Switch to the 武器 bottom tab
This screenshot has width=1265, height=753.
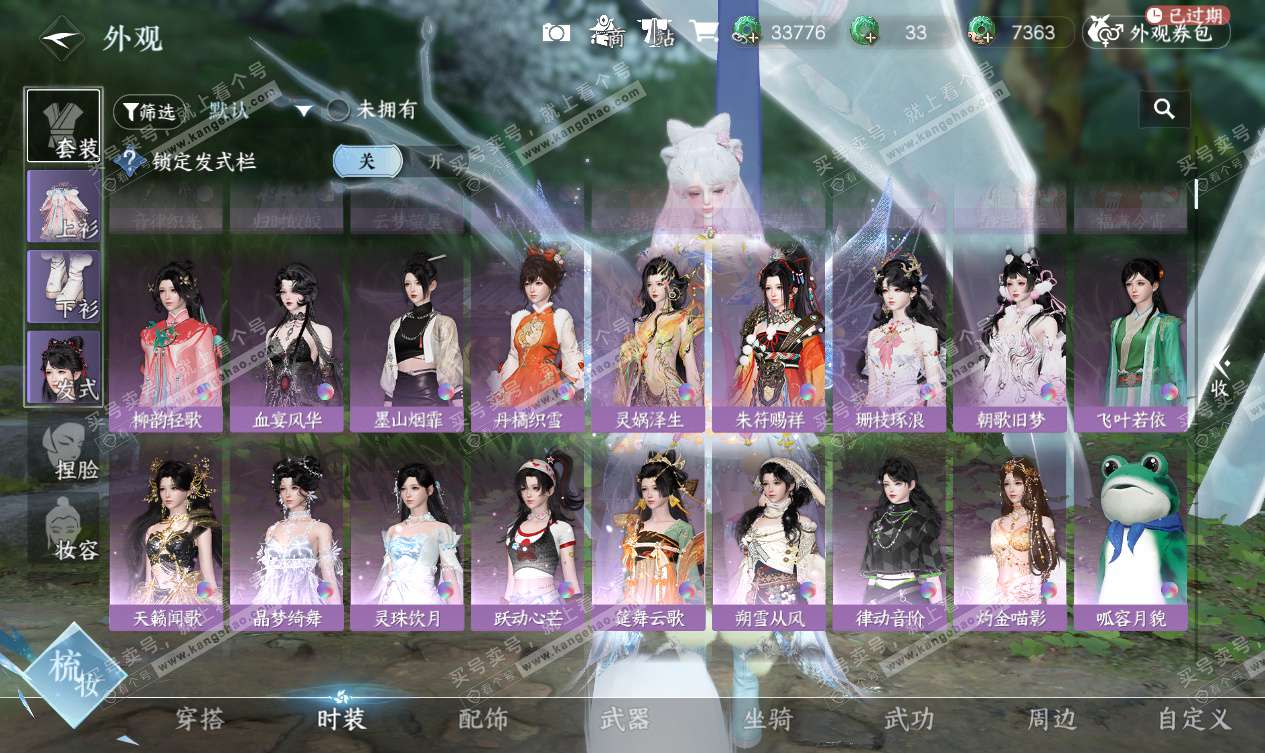625,719
